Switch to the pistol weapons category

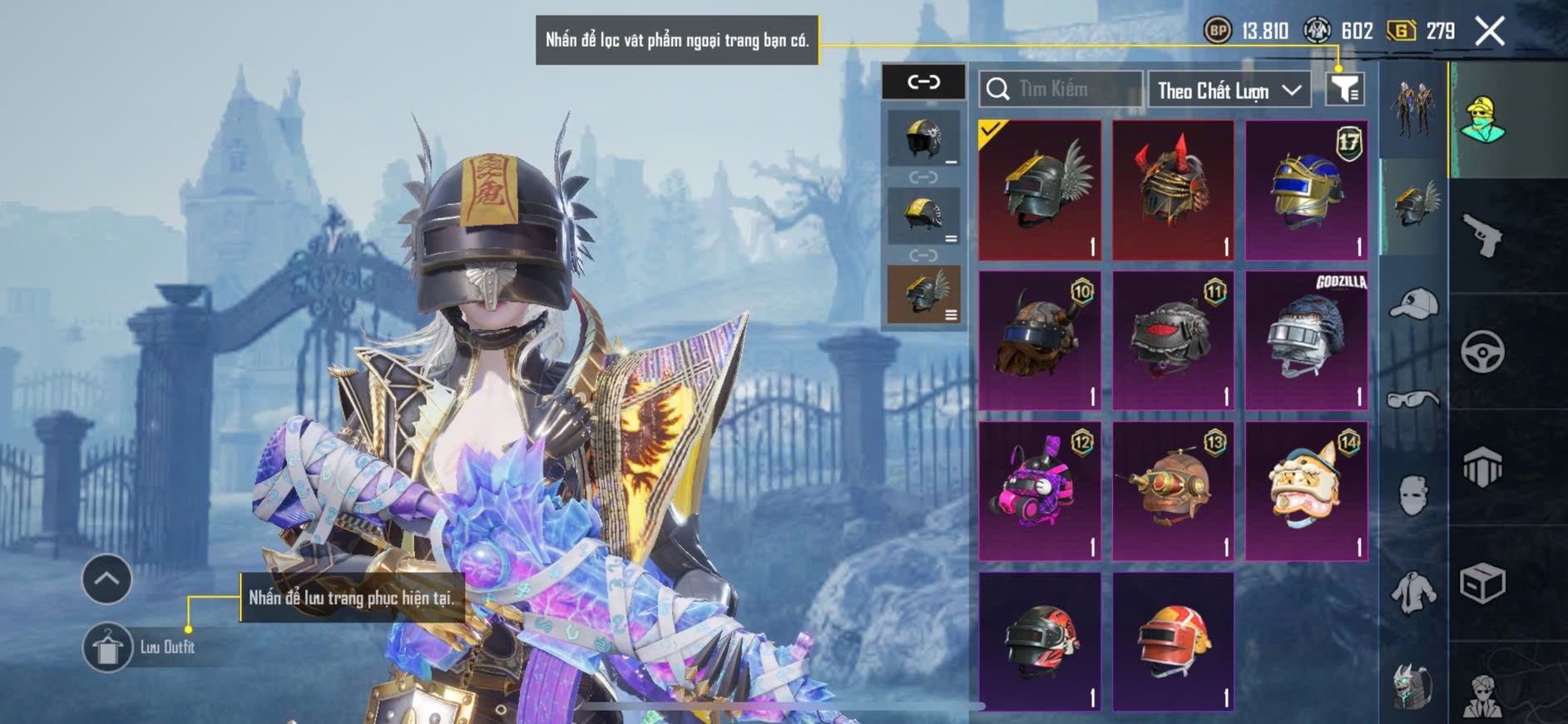[x=1482, y=236]
